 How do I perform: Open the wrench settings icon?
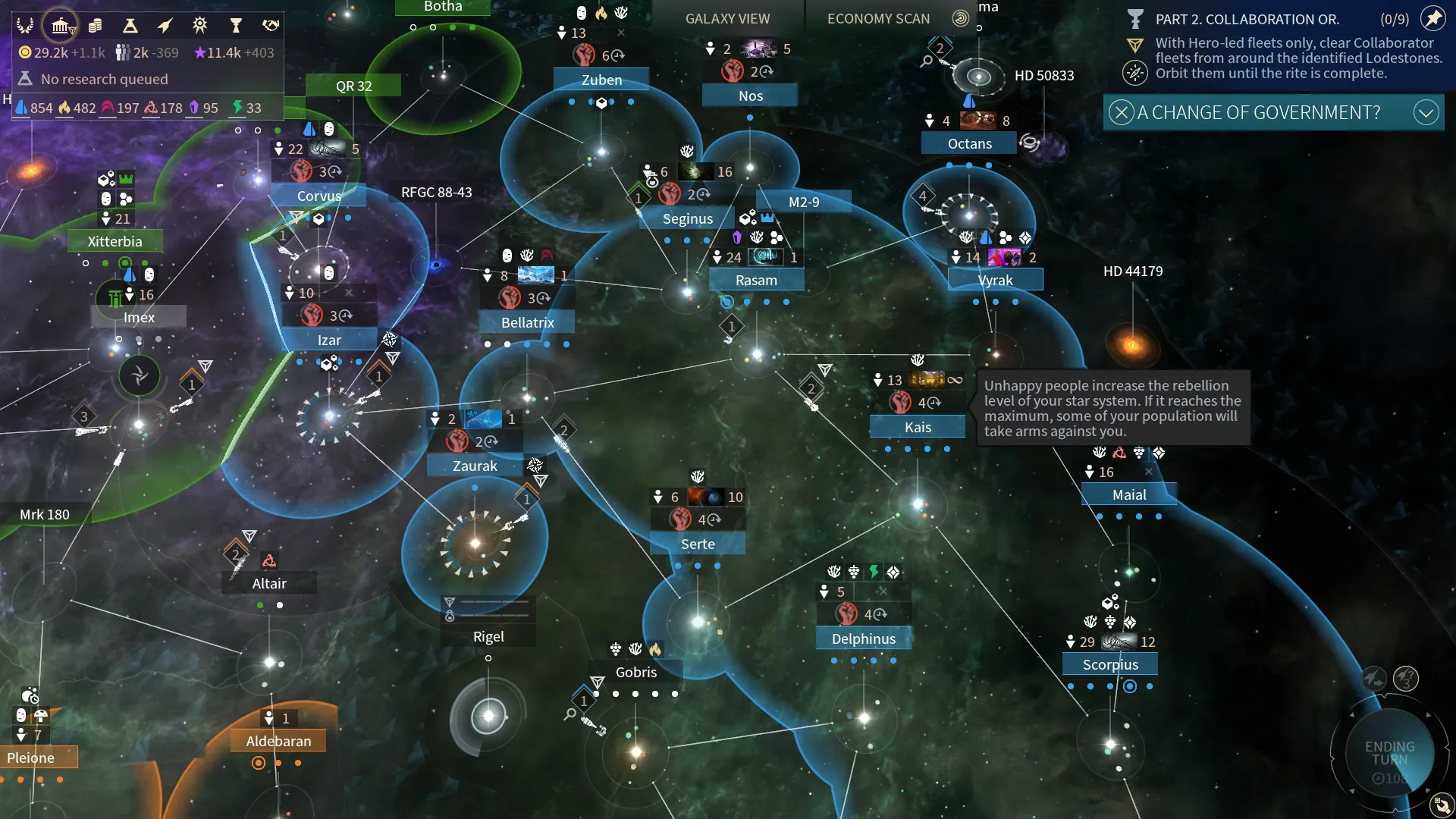pos(1441,805)
